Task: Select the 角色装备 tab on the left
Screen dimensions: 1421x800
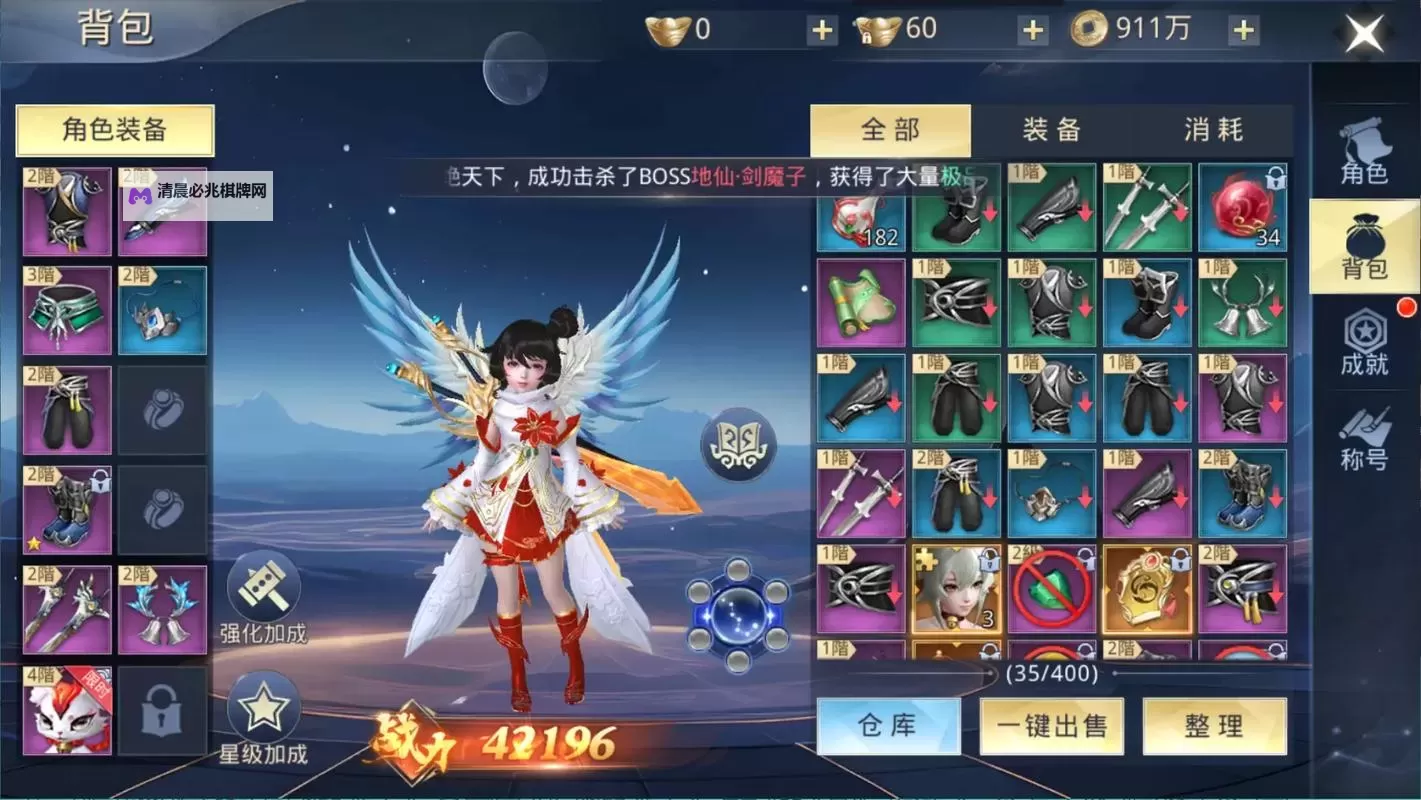Action: tap(113, 130)
